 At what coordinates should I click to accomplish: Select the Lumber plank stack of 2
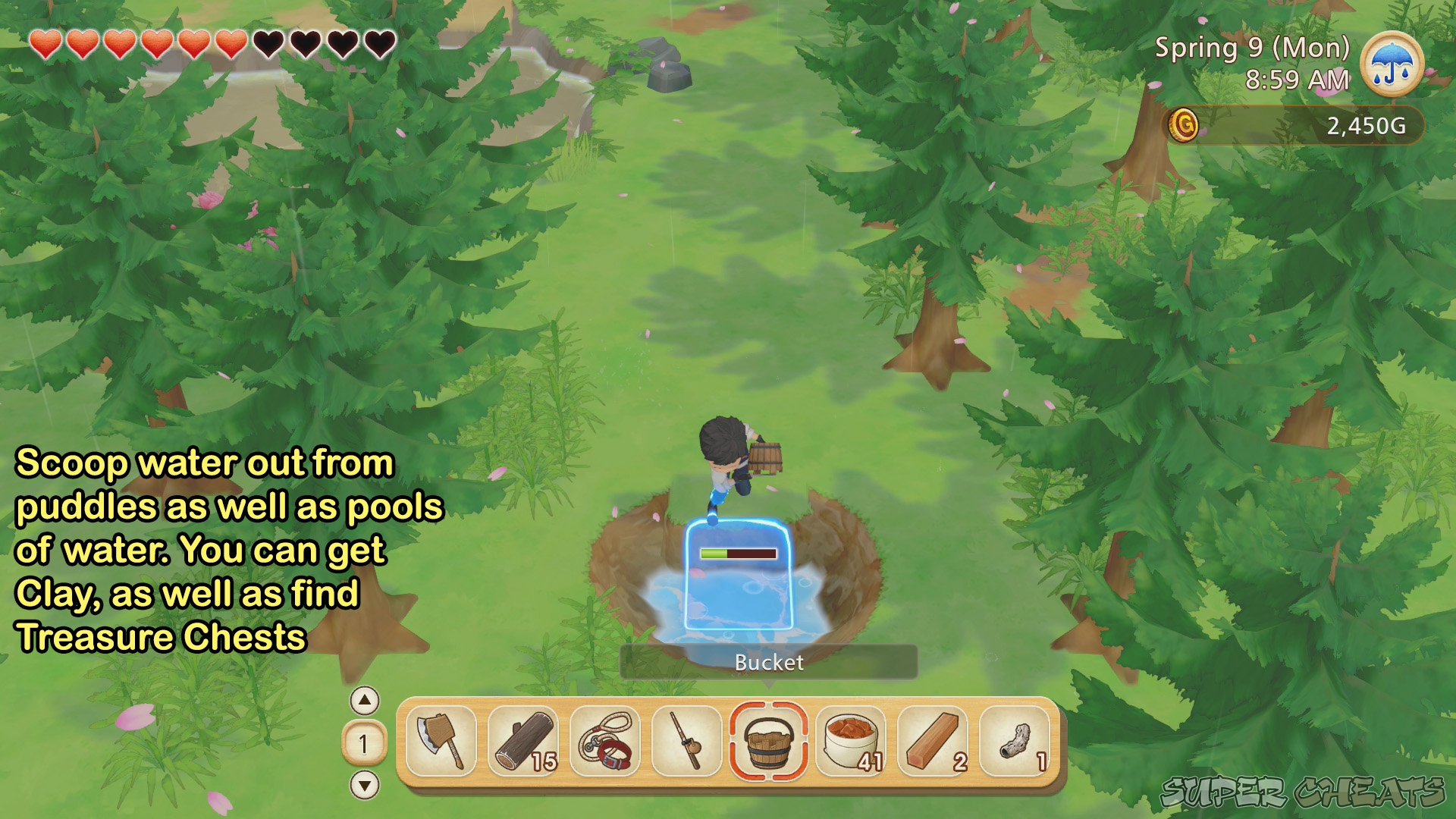932,739
